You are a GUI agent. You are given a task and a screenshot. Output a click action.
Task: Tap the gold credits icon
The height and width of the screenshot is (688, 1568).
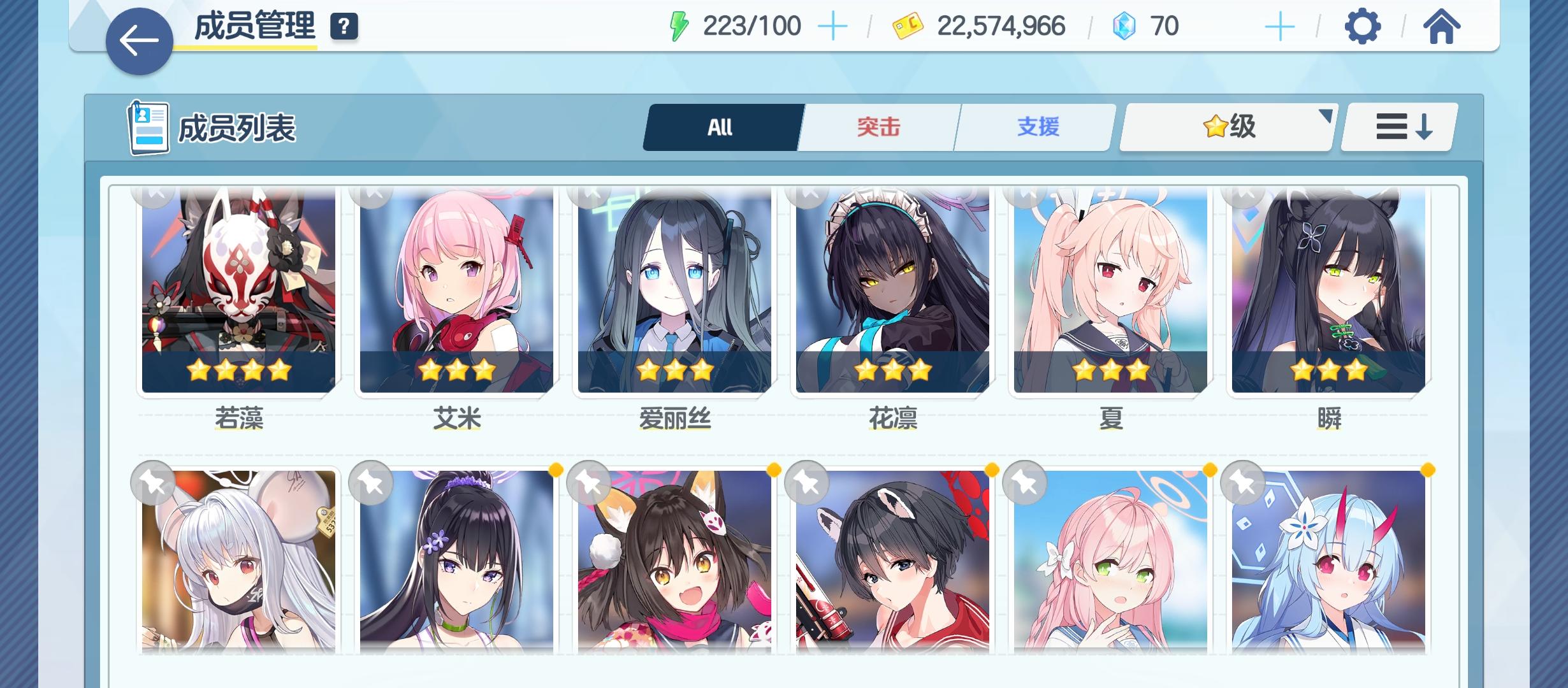point(909,25)
